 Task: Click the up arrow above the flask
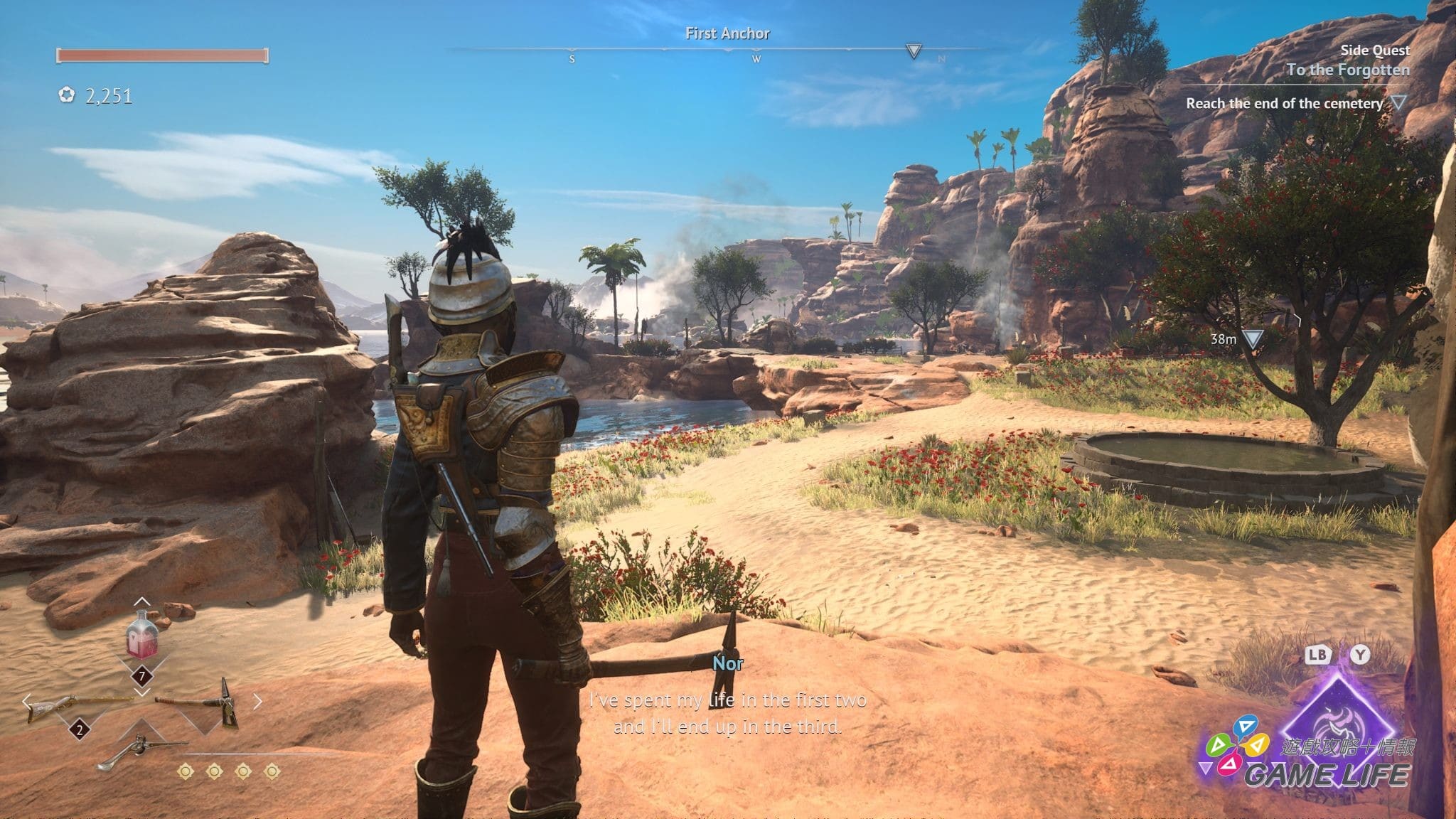(x=141, y=603)
